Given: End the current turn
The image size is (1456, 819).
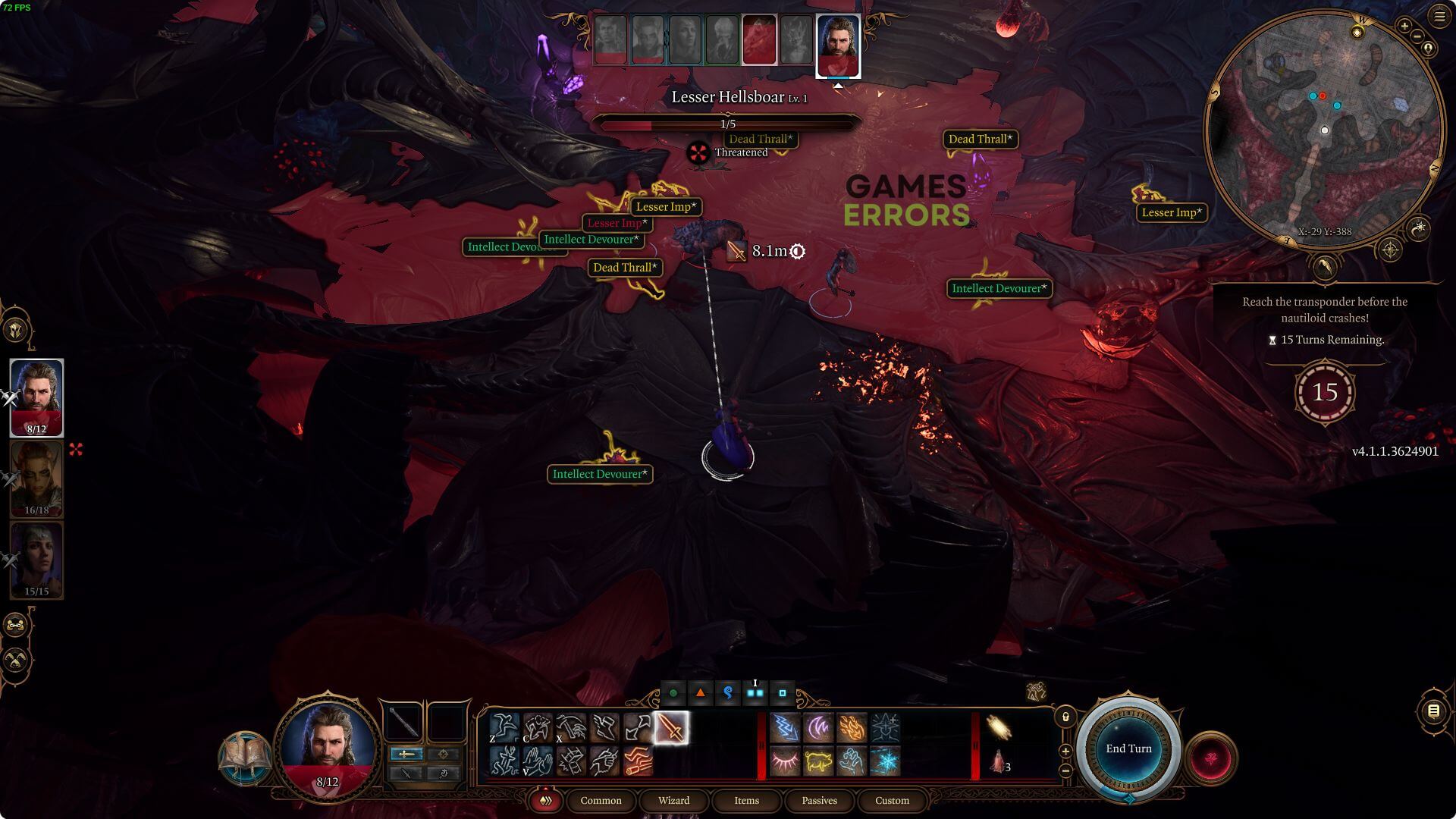Looking at the screenshot, I should point(1128,748).
